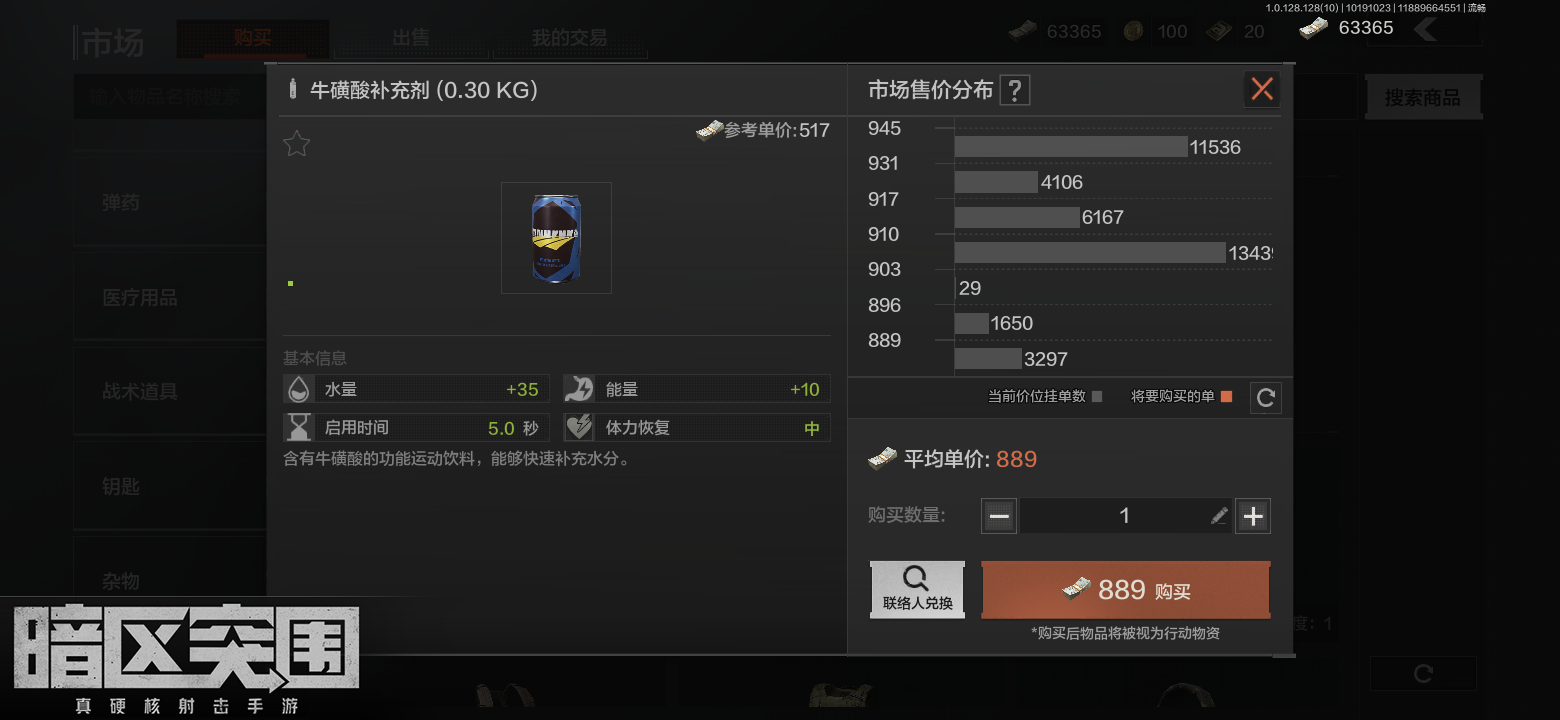Click the refresh icon below the price chart
Screen dimensions: 1560x720
[1265, 397]
